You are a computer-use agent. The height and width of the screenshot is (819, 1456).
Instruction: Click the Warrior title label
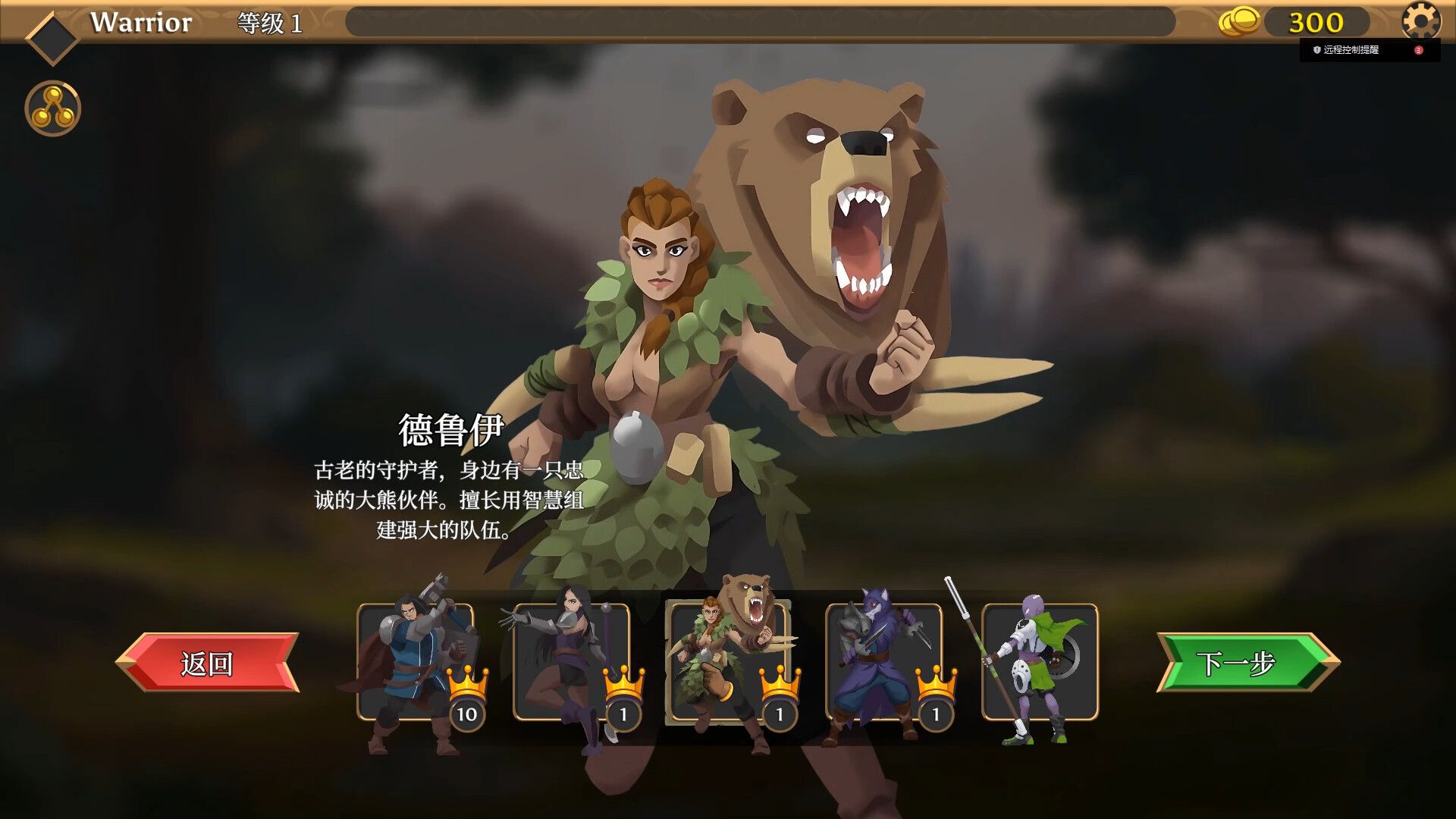140,22
